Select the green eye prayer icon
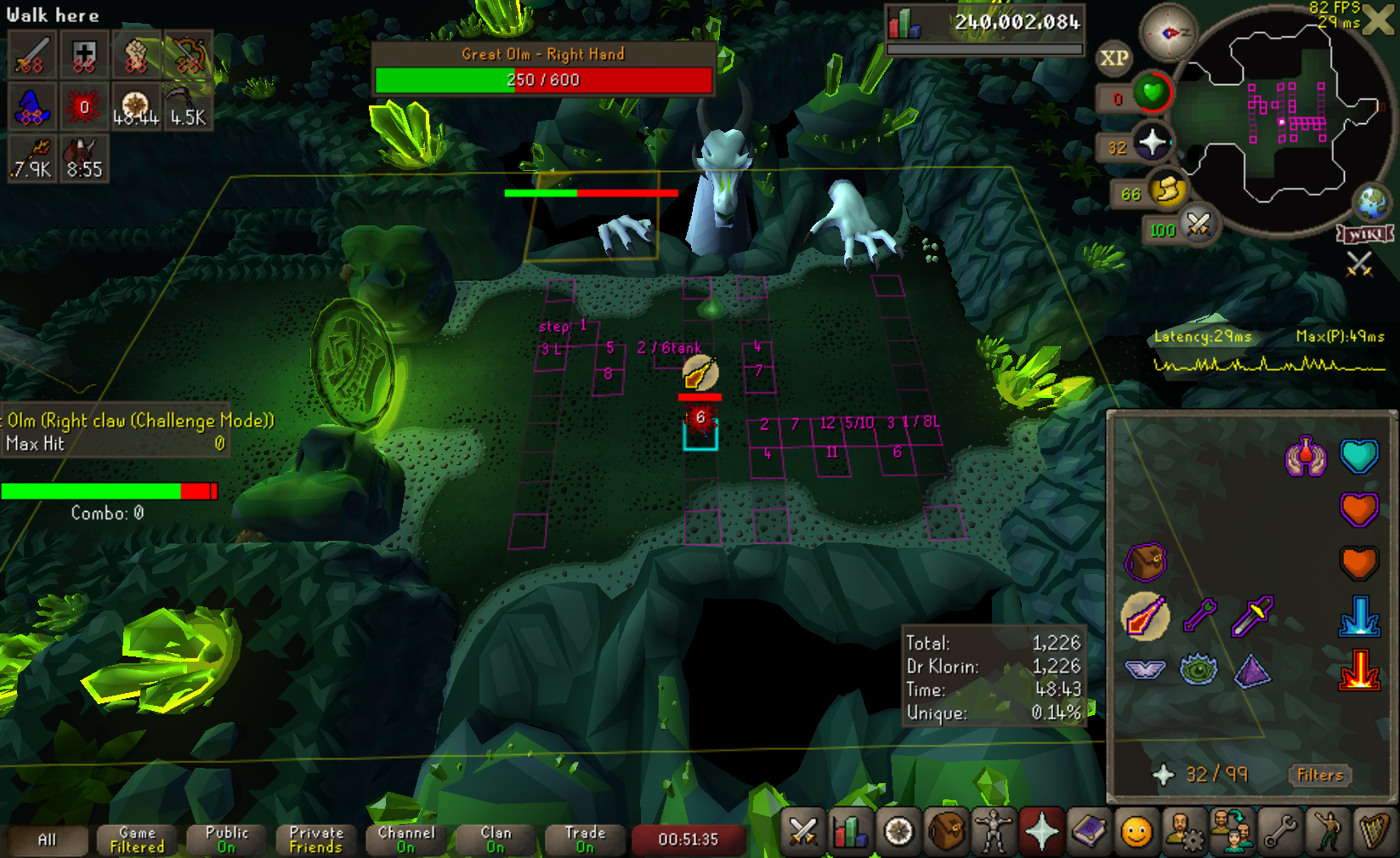Image resolution: width=1400 pixels, height=858 pixels. click(1199, 670)
